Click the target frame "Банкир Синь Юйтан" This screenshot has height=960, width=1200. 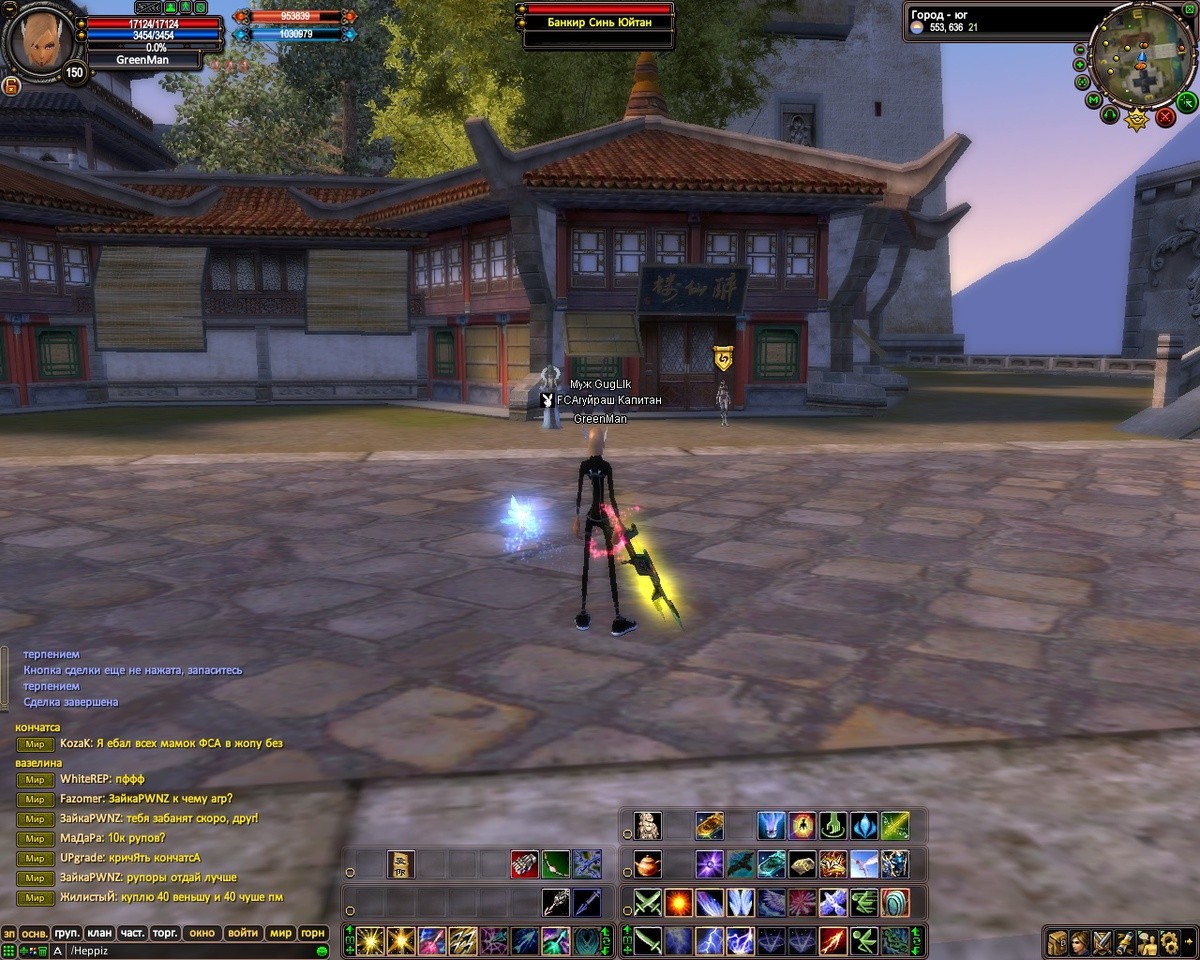click(595, 23)
